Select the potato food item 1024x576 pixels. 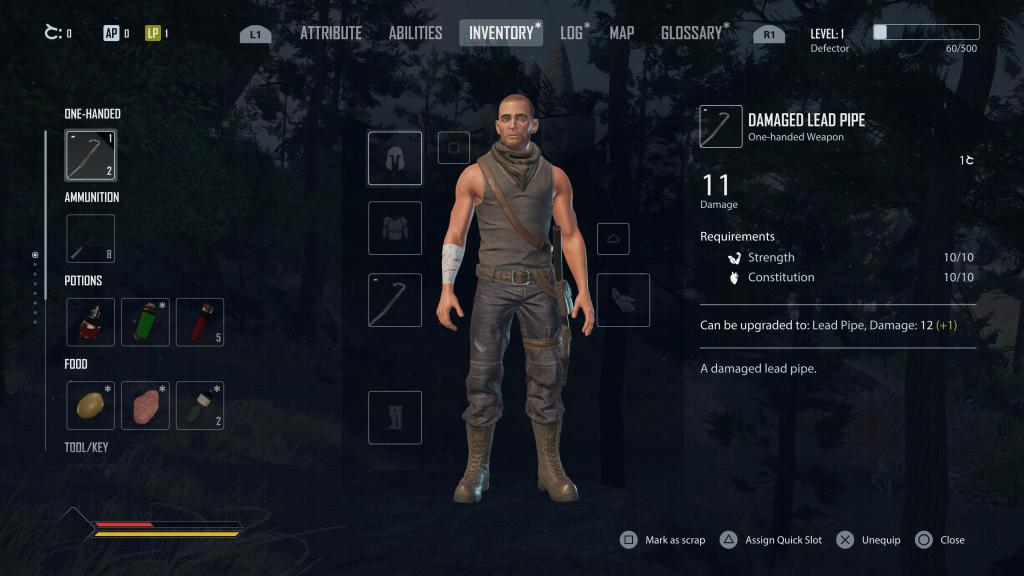pyautogui.click(x=91, y=405)
